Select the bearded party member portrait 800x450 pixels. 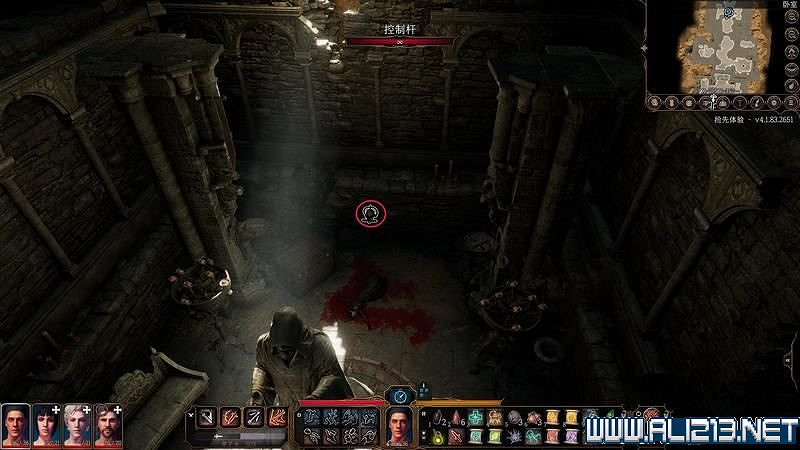pyautogui.click(x=108, y=425)
